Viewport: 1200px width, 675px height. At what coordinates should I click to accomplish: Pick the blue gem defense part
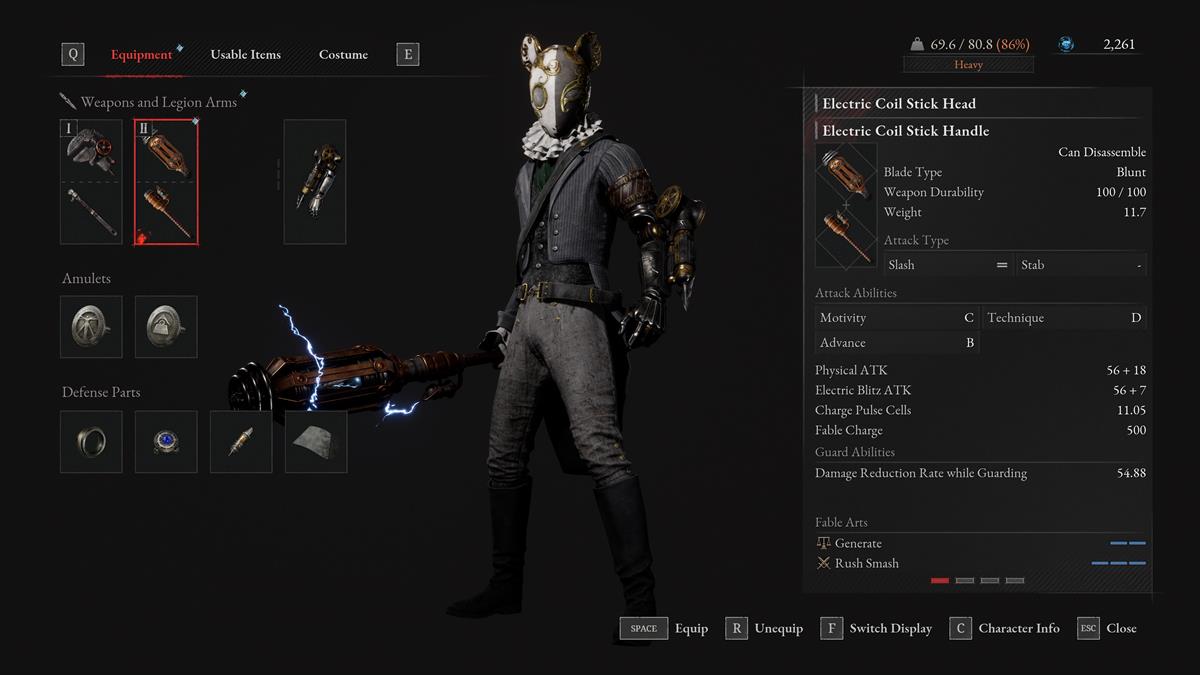click(166, 441)
